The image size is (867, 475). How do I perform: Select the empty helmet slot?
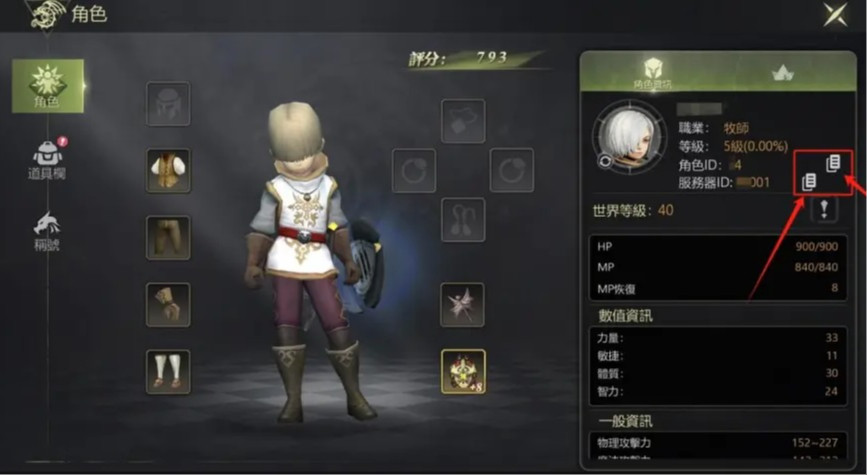[168, 103]
